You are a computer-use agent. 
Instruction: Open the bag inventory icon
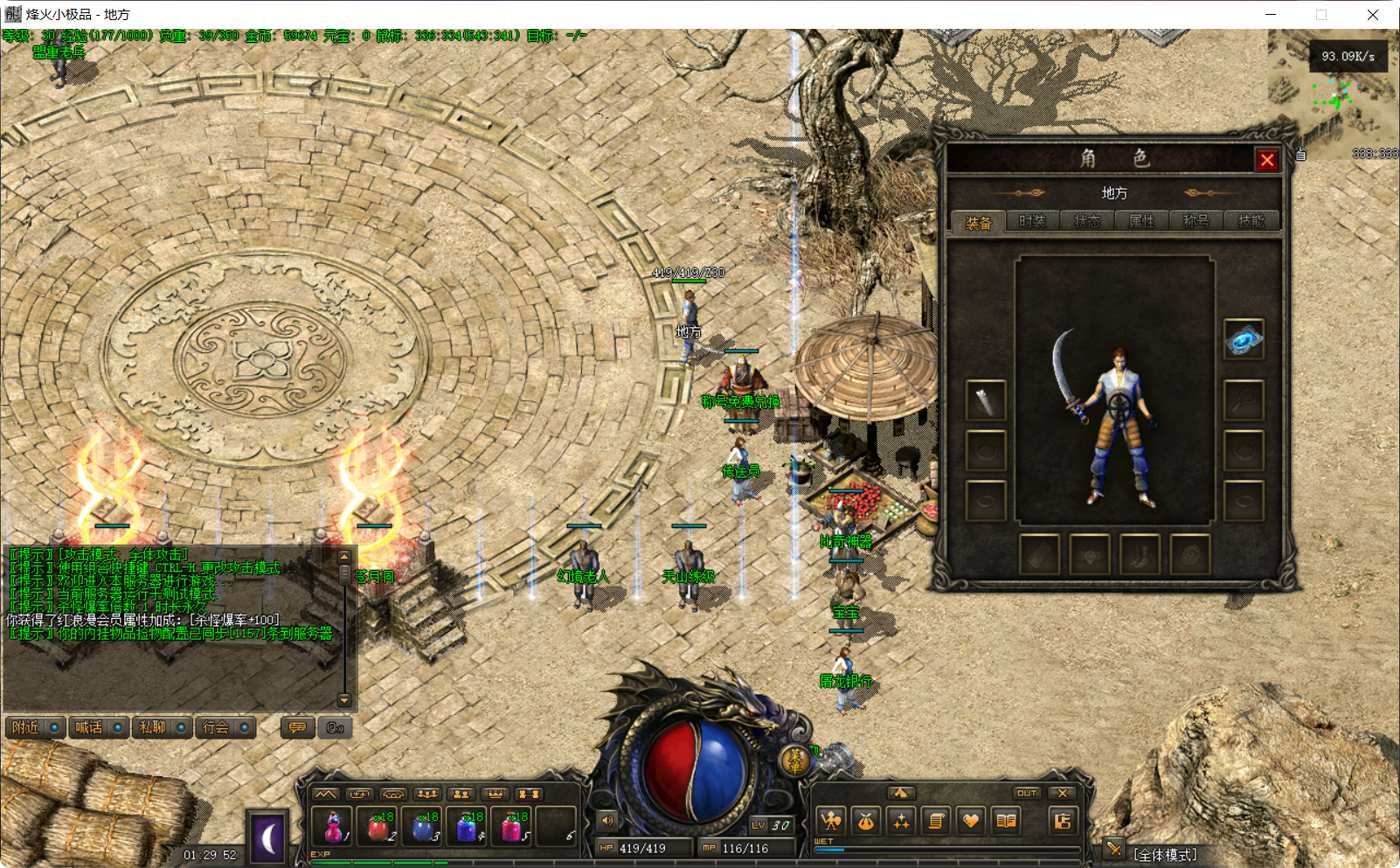[866, 821]
